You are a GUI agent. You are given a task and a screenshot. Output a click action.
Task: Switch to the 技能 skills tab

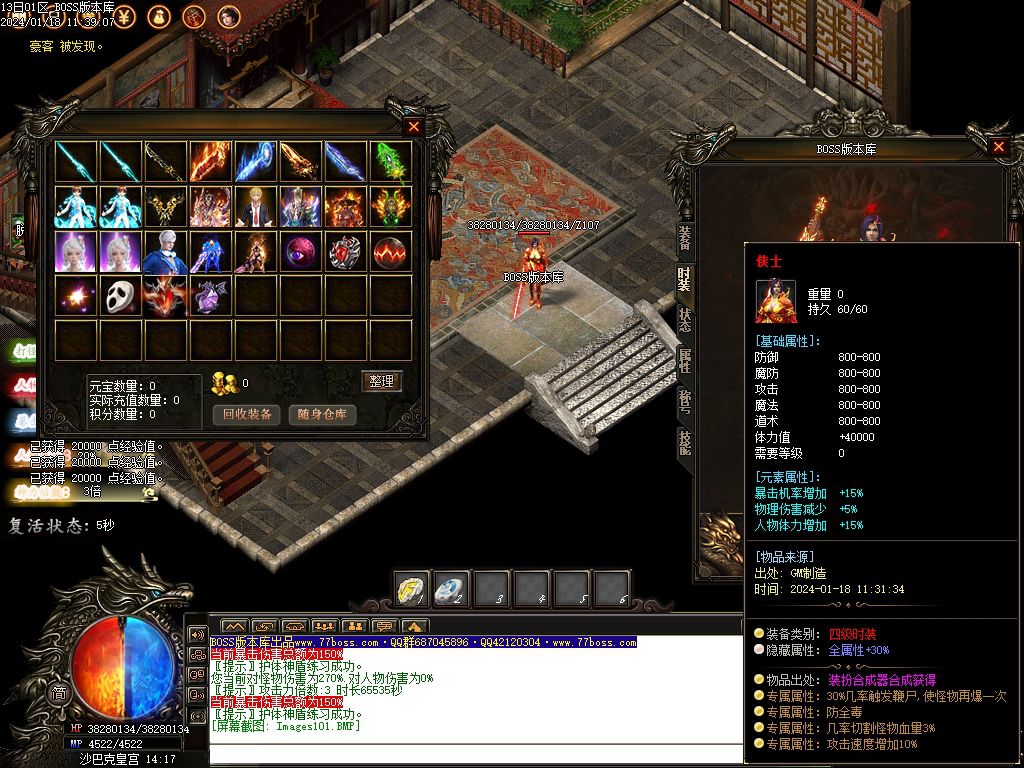point(685,441)
